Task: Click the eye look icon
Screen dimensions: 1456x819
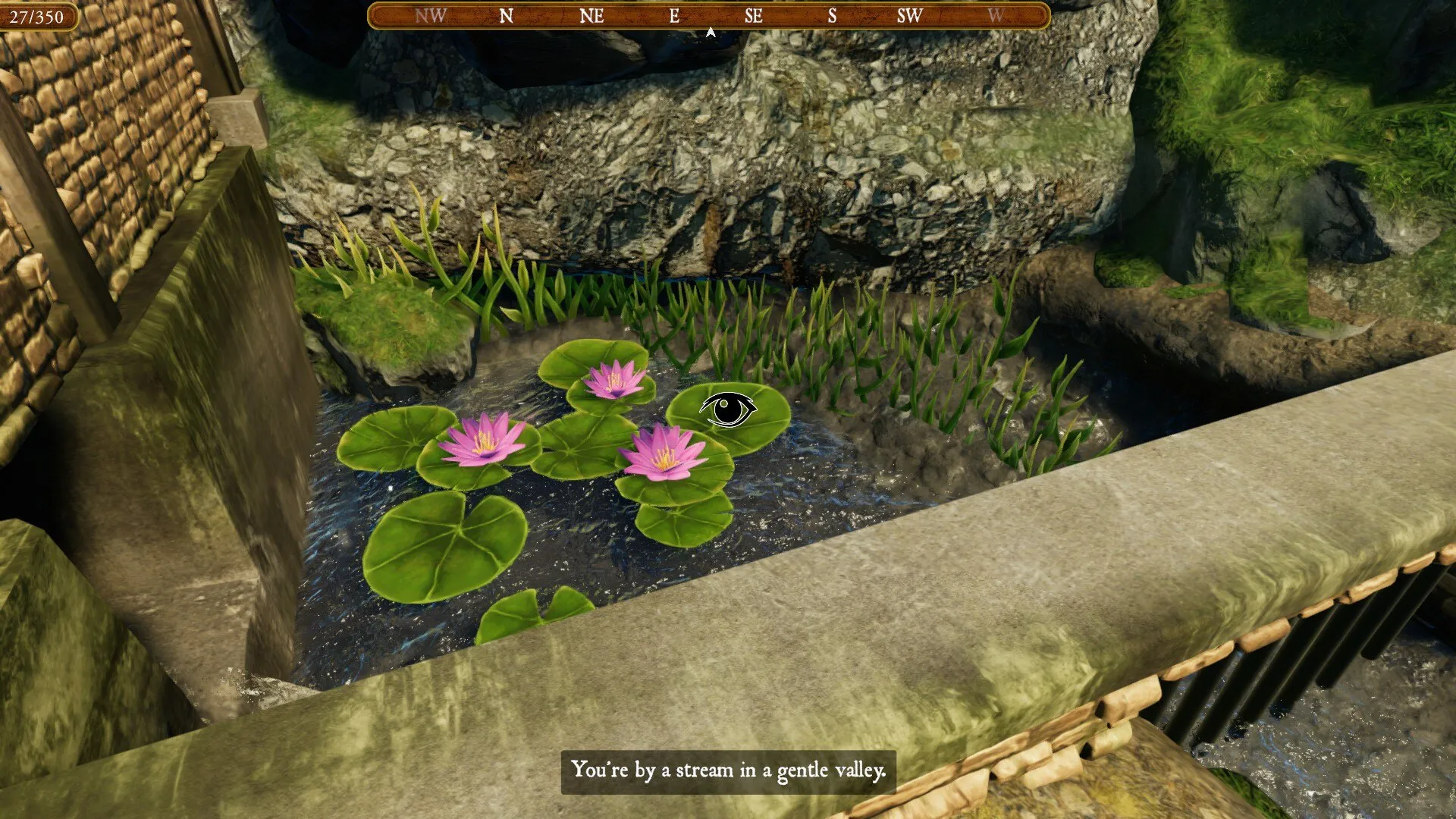Action: [728, 409]
